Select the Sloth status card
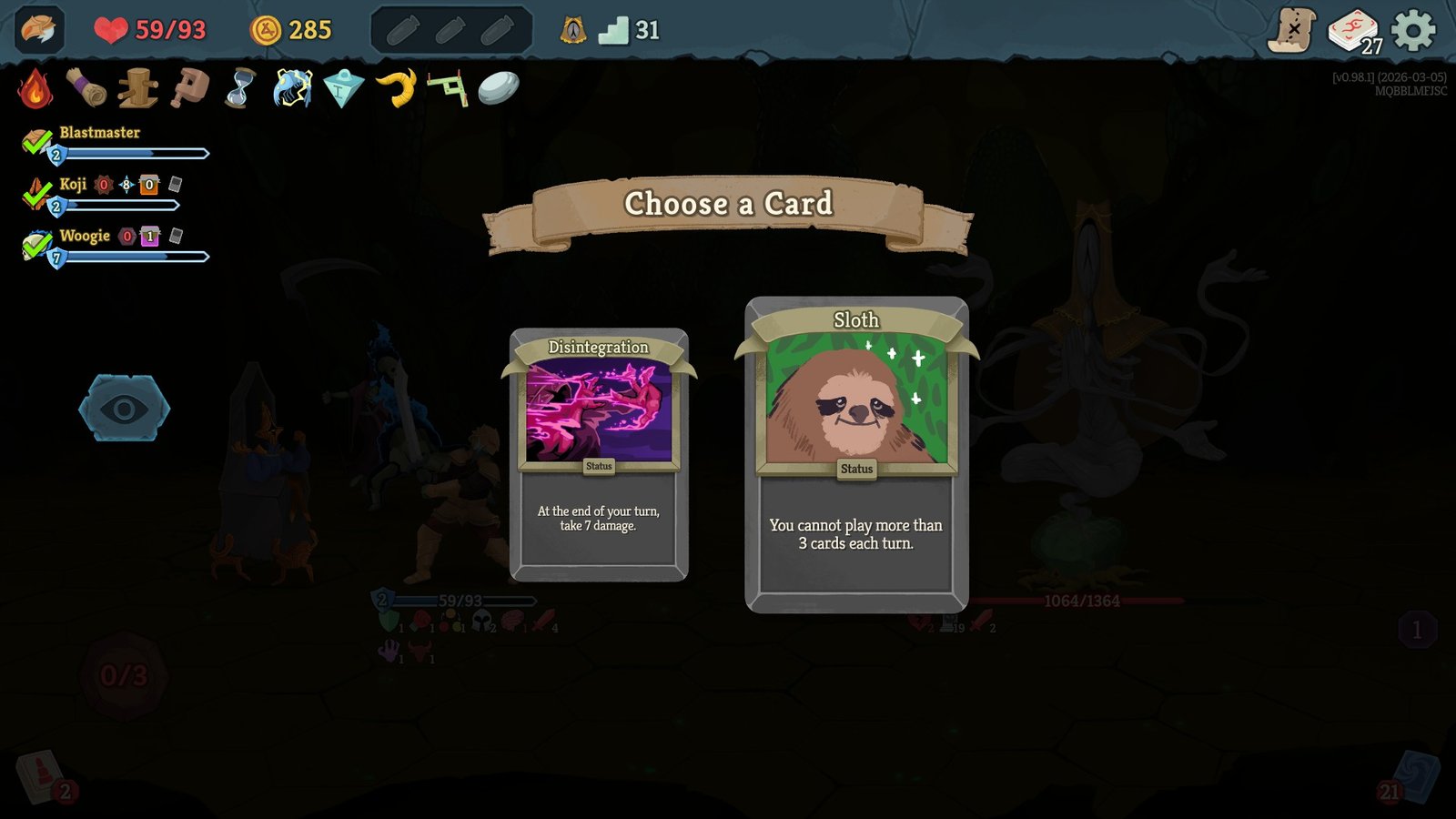The width and height of the screenshot is (1456, 819). point(856,455)
